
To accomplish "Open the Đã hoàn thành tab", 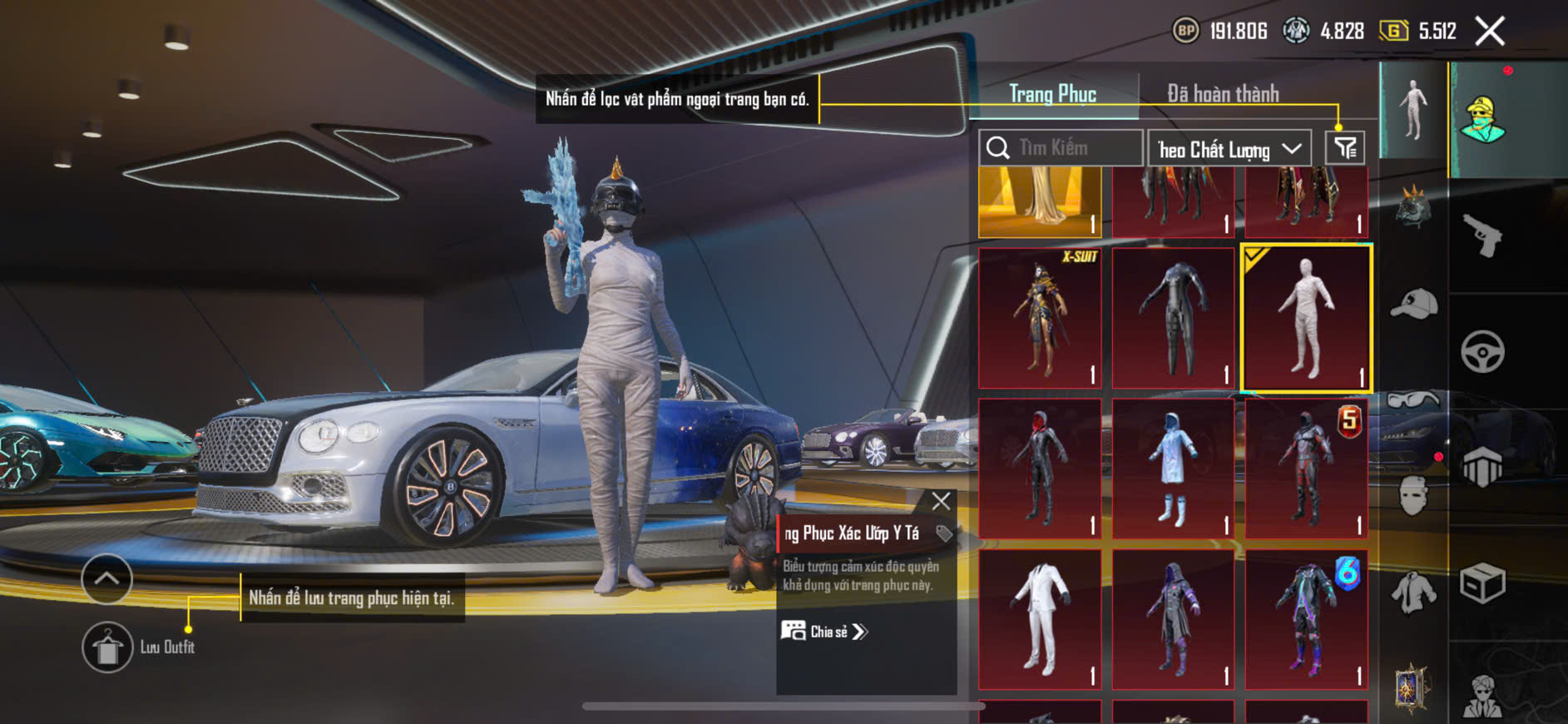I will coord(1222,94).
